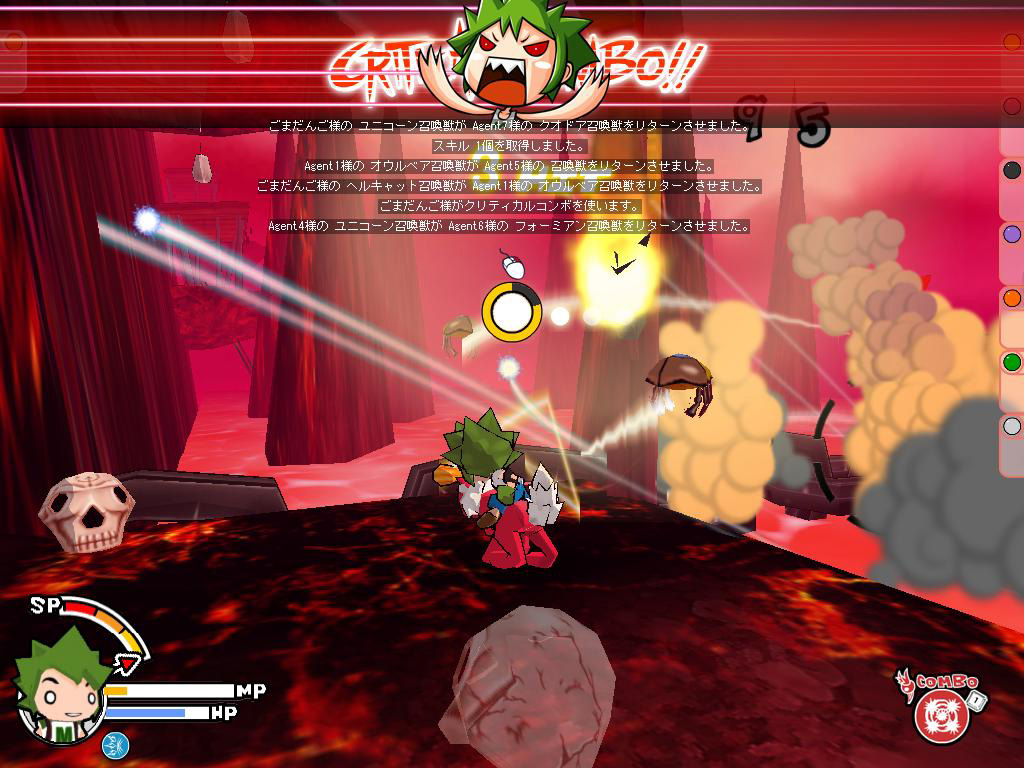Viewport: 1024px width, 768px height.
Task: Select the player tab with the orange dot
Action: click(x=1012, y=298)
